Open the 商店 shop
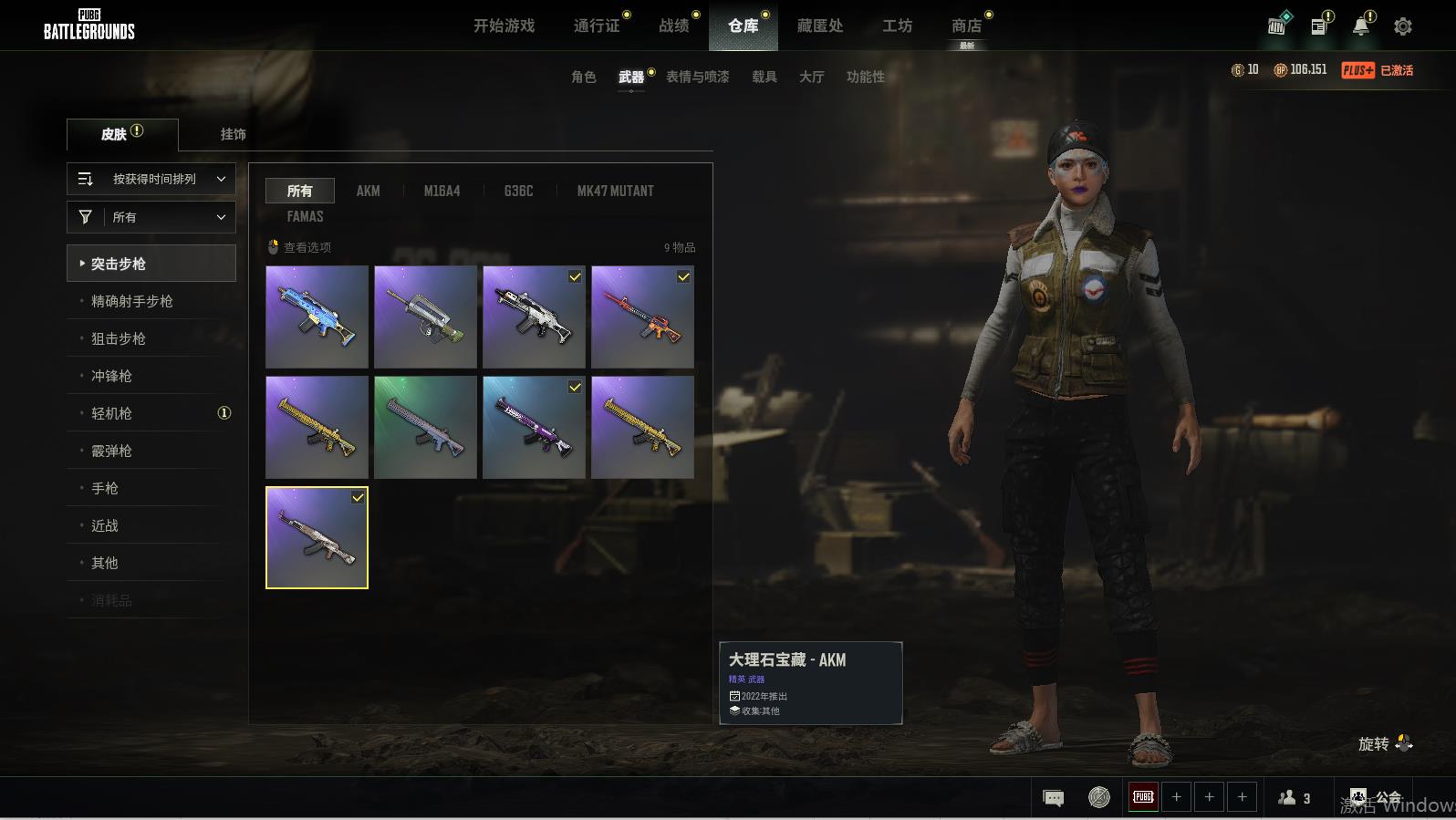 point(966,26)
